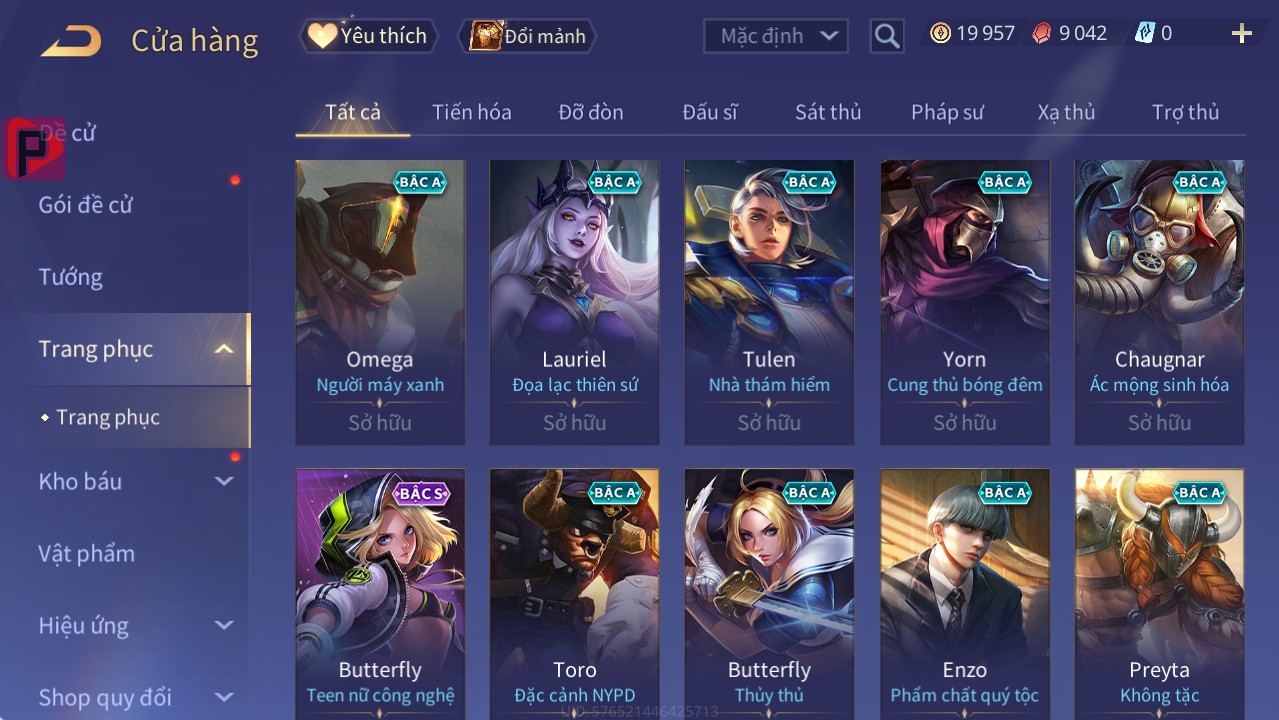
Task: Select the Omega Người máy xanh skin
Action: [x=380, y=302]
